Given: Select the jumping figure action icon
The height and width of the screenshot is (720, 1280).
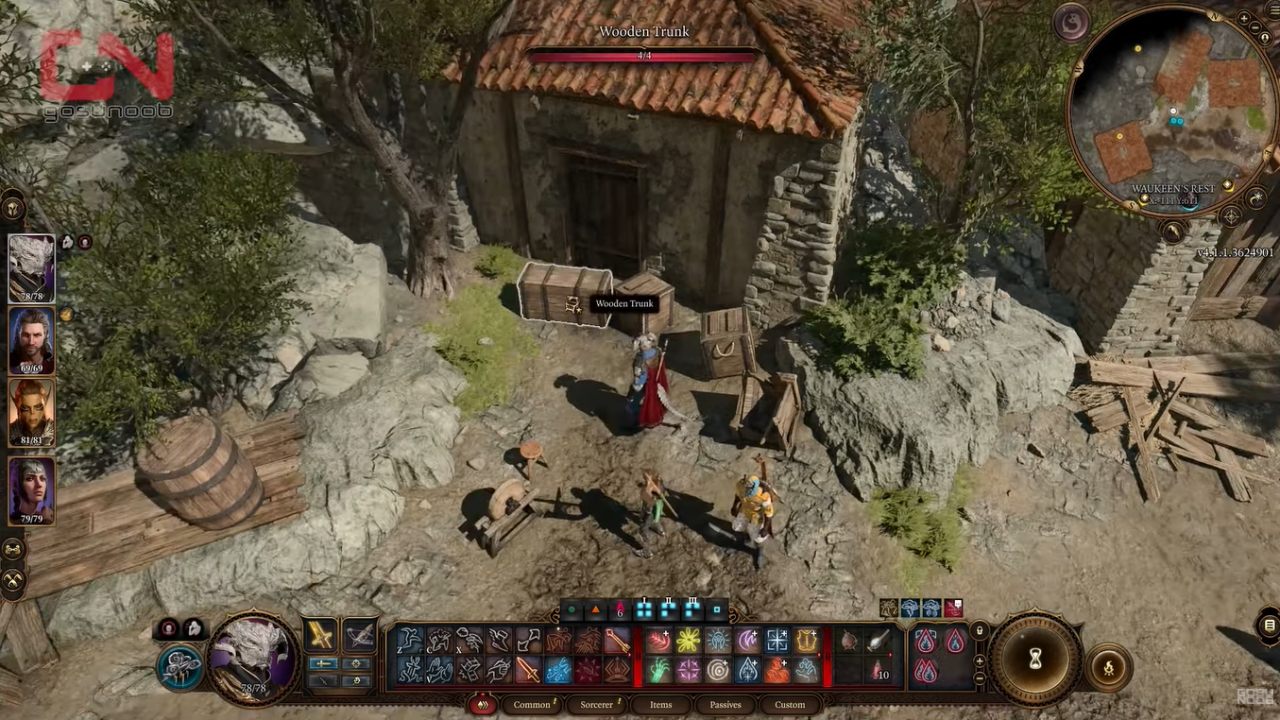Looking at the screenshot, I should (412, 640).
